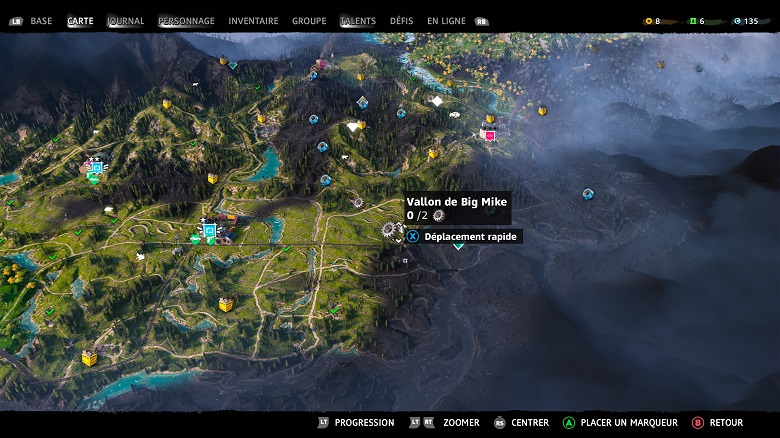Select the Vallon de Big Mike gear marker
Screen dimensions: 780x438
(x=389, y=231)
